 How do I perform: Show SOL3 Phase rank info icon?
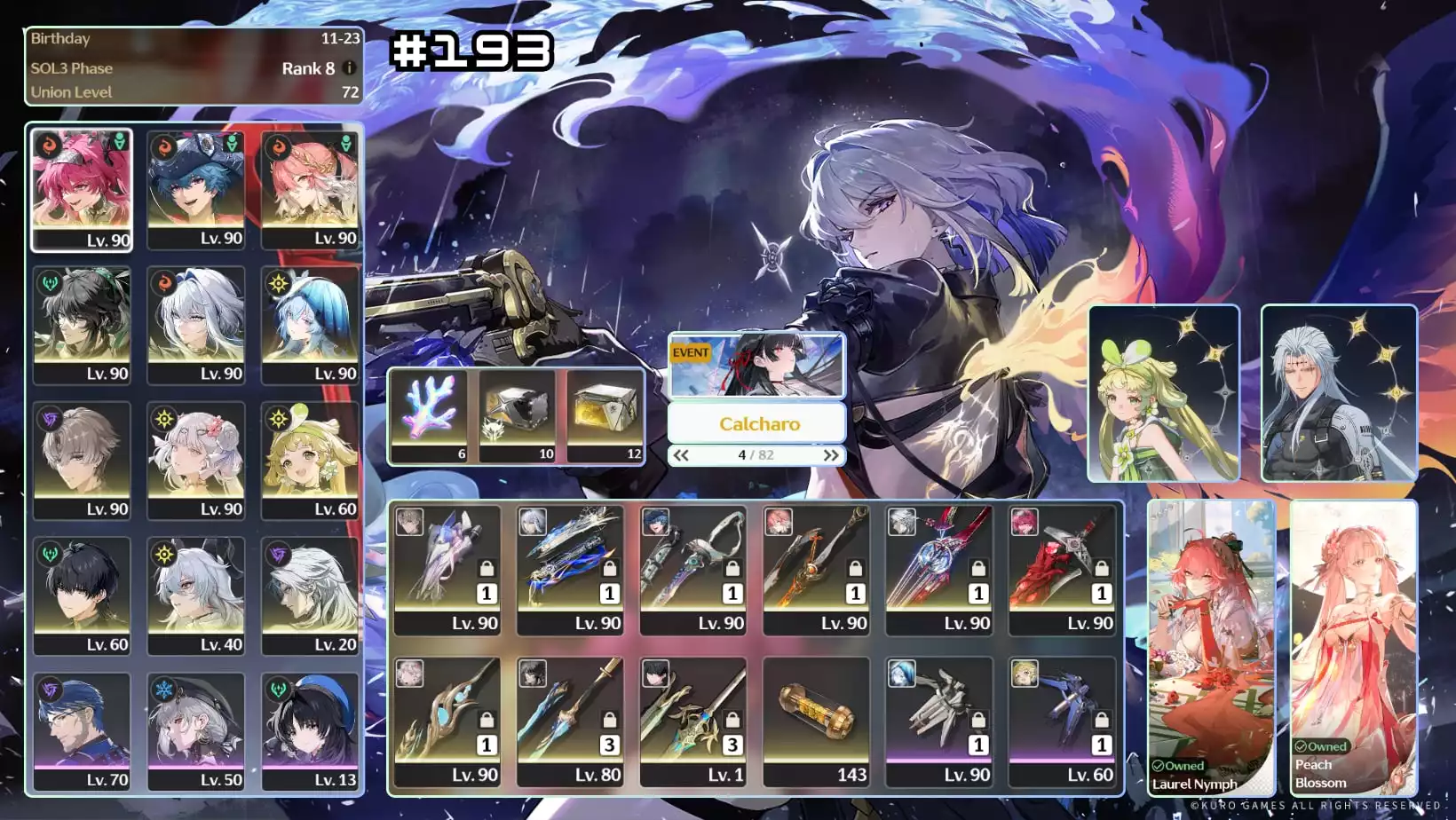point(349,67)
